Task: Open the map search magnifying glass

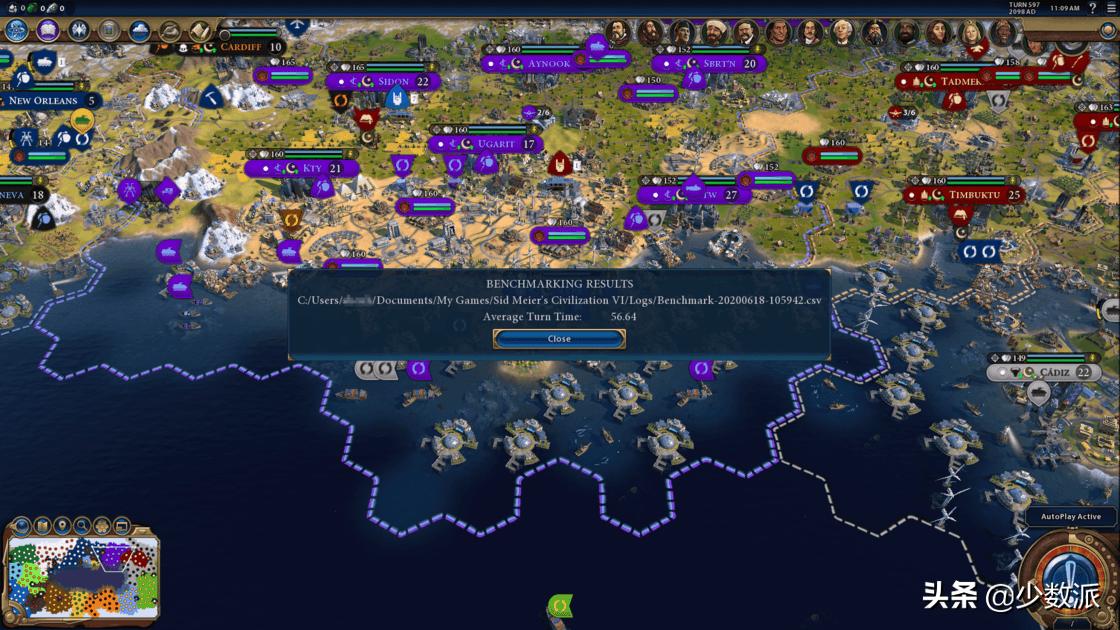Action: [82, 524]
